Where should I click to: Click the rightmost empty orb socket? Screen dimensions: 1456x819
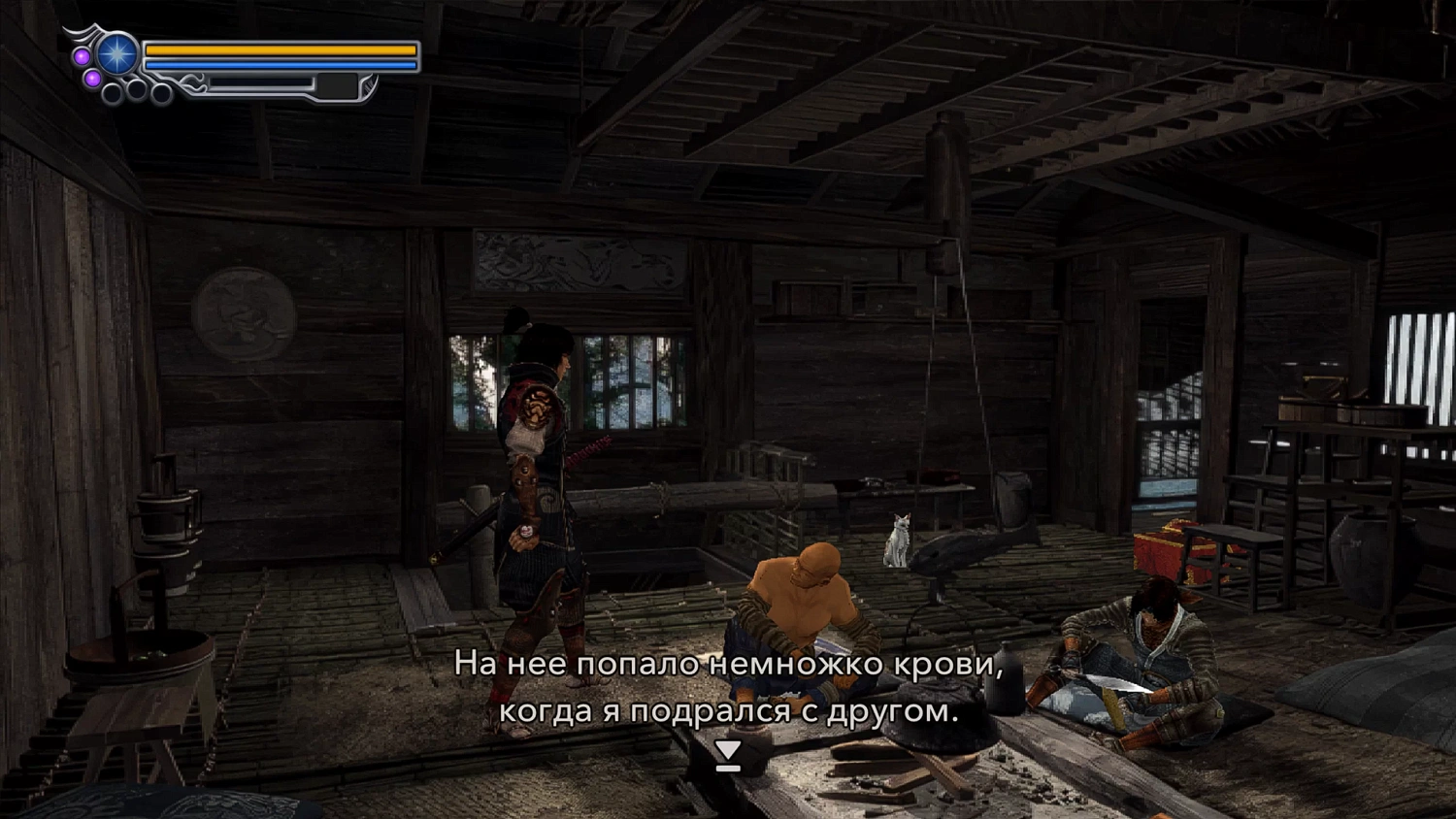[160, 92]
